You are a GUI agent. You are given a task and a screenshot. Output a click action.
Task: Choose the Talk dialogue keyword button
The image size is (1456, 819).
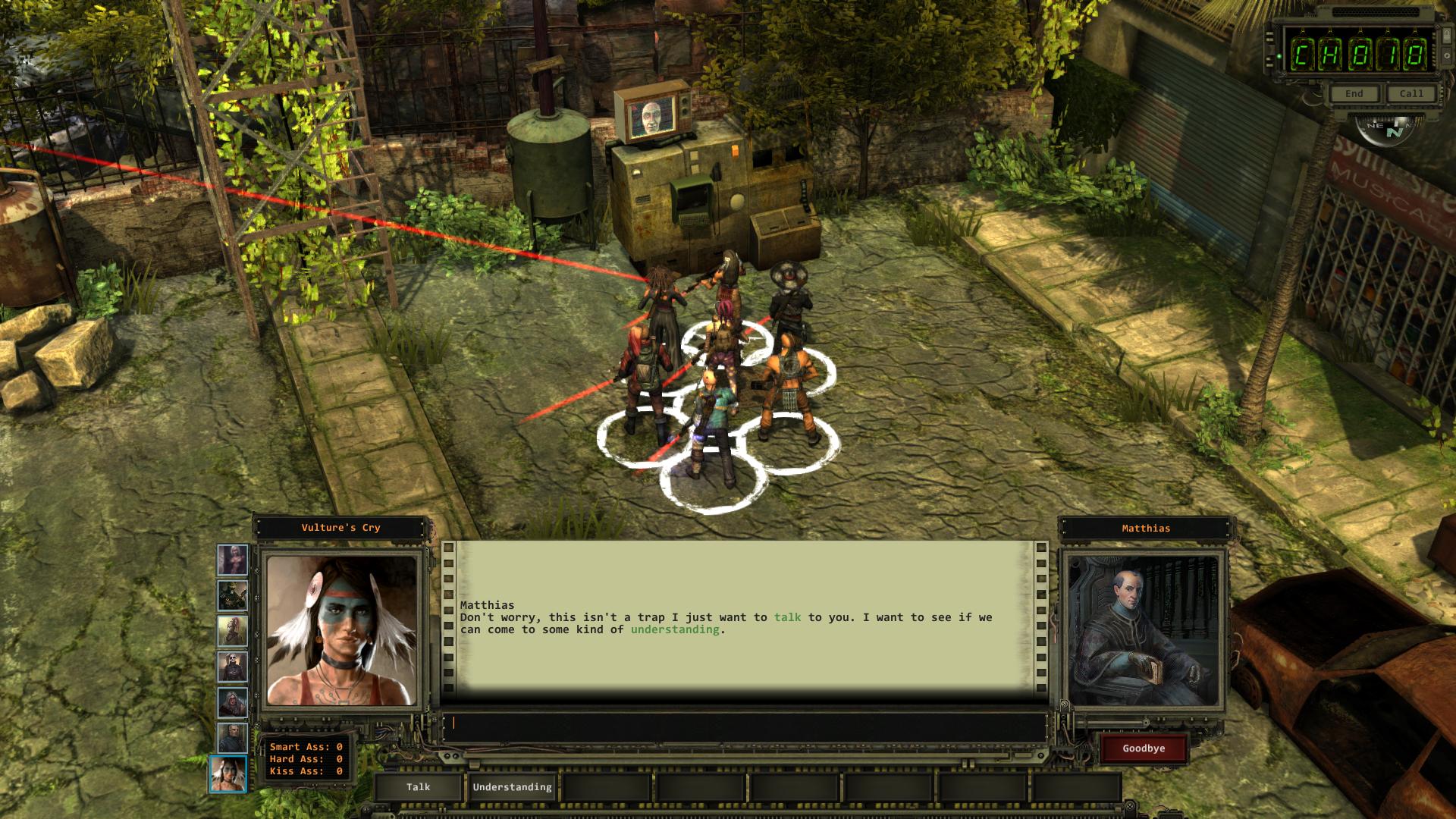point(418,787)
